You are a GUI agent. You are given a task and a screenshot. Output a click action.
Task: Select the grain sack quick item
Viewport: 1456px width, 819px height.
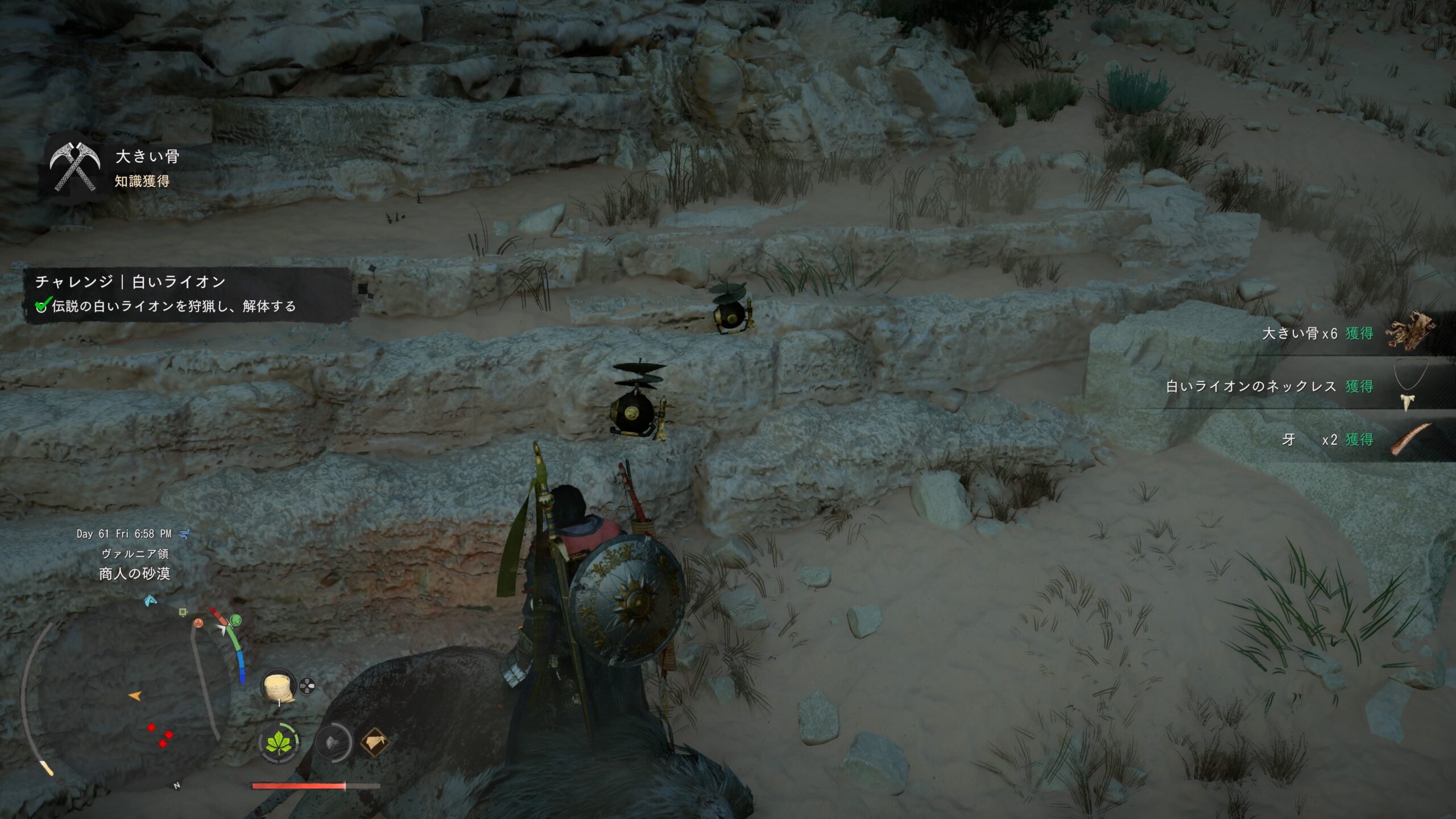[278, 686]
